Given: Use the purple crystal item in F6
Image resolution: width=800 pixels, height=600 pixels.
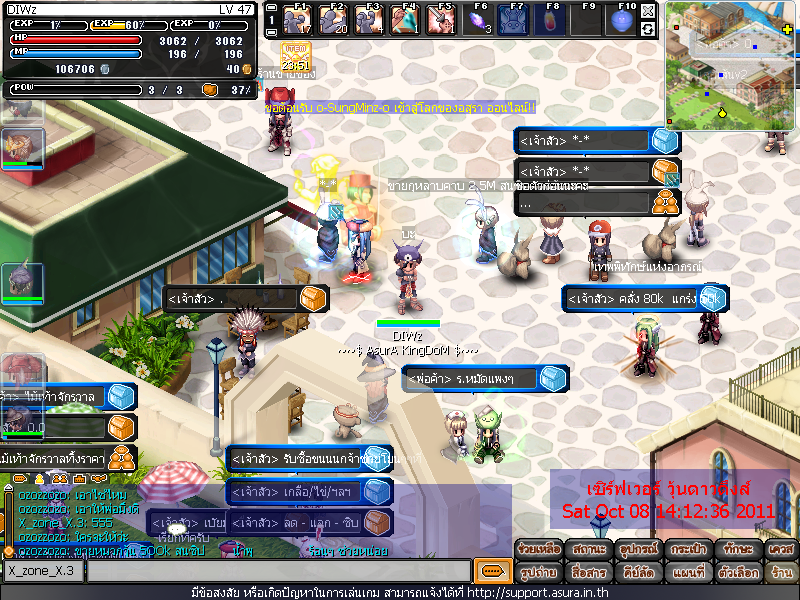Looking at the screenshot, I should pos(480,19).
